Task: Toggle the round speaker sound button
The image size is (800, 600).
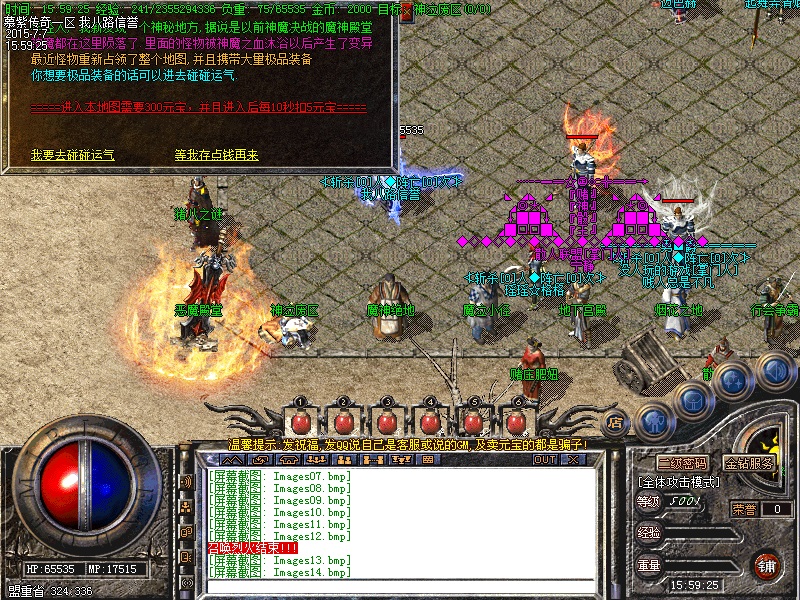Action: (774, 371)
